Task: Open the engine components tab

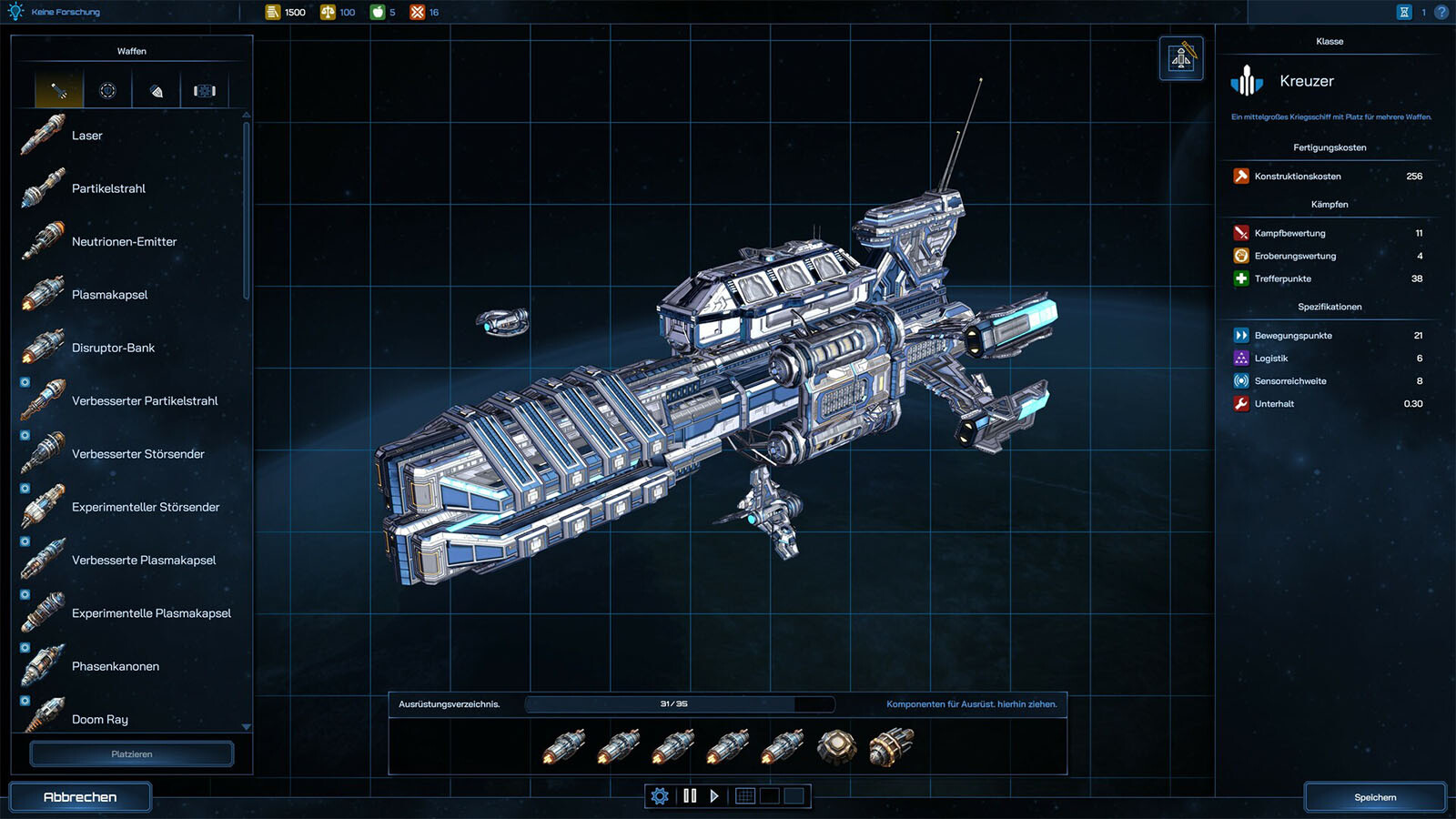Action: tap(157, 91)
